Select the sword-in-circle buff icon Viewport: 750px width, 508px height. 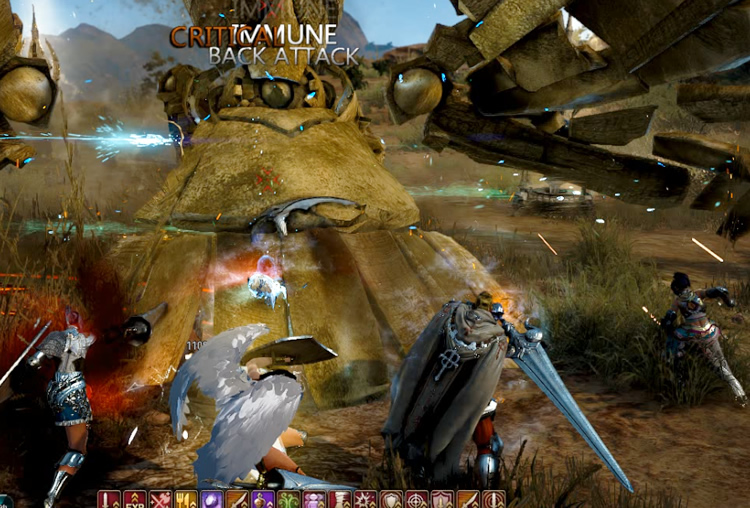(x=491, y=499)
